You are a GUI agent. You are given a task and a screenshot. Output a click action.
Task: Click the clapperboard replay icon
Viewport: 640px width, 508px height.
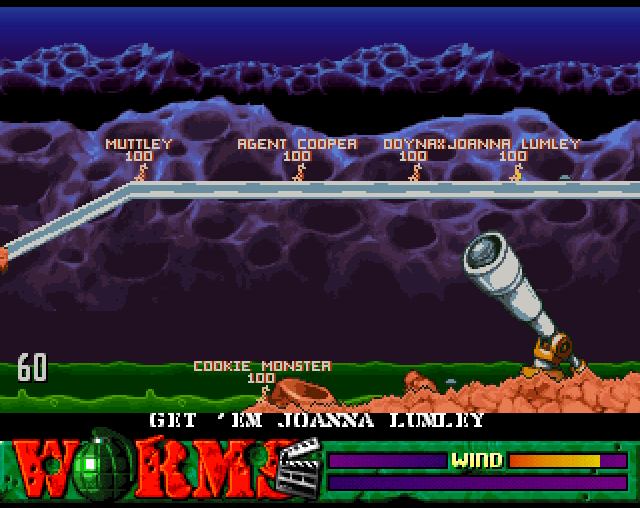tap(300, 471)
